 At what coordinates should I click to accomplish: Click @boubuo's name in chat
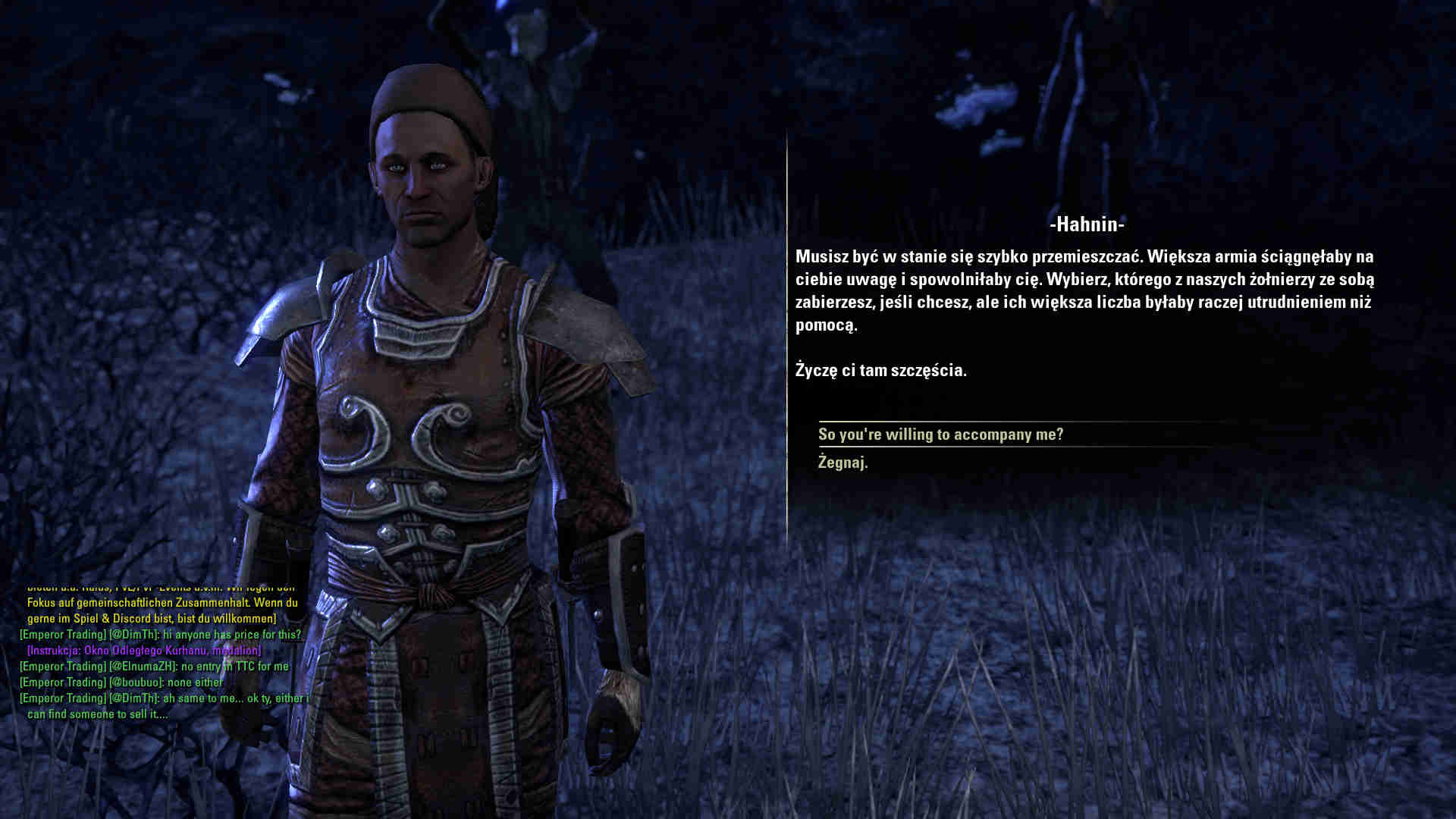pos(136,682)
